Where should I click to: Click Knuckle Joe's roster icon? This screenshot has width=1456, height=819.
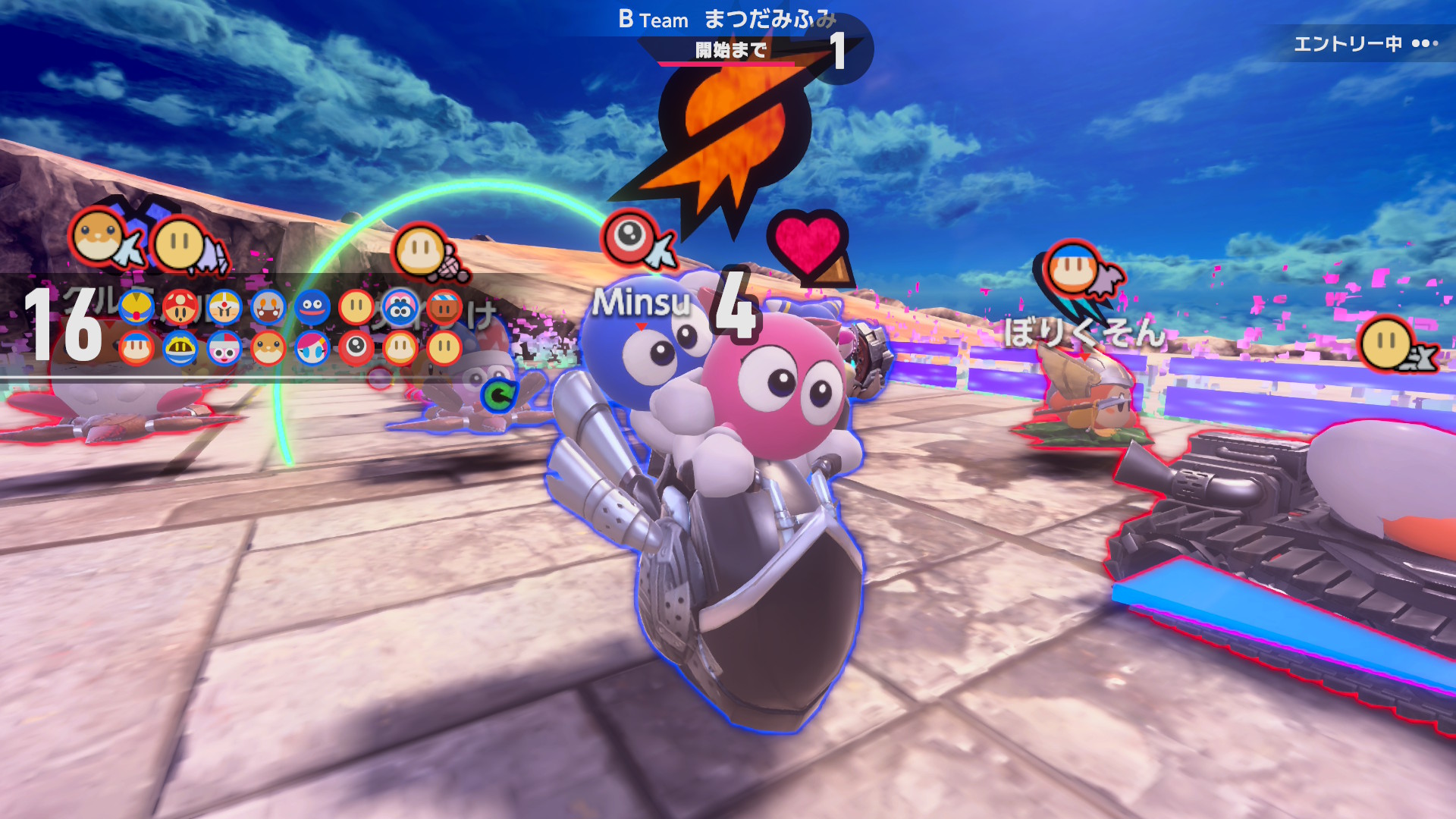tap(224, 307)
